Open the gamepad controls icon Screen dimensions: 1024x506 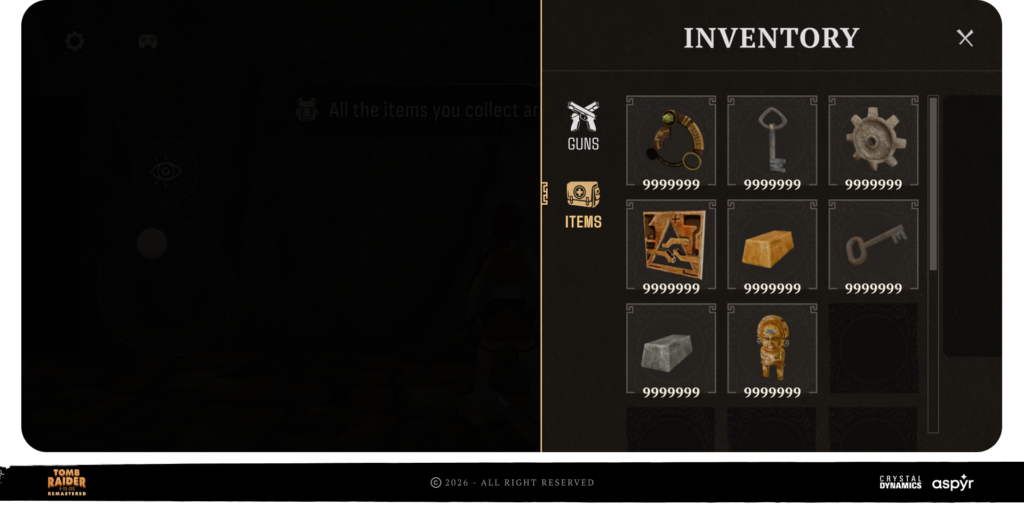point(148,41)
